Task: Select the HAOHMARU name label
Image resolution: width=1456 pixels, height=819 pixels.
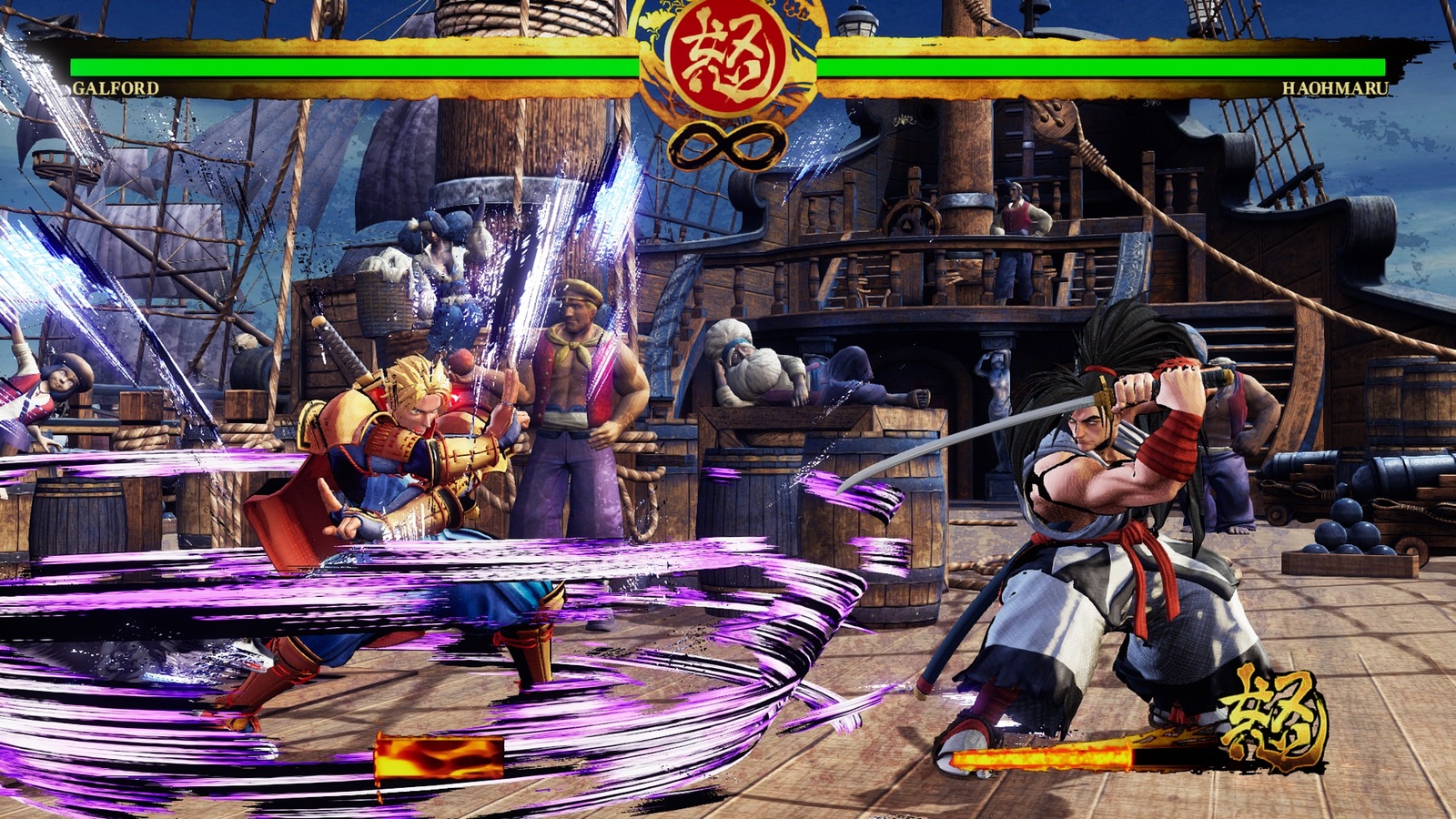Action: click(1334, 87)
